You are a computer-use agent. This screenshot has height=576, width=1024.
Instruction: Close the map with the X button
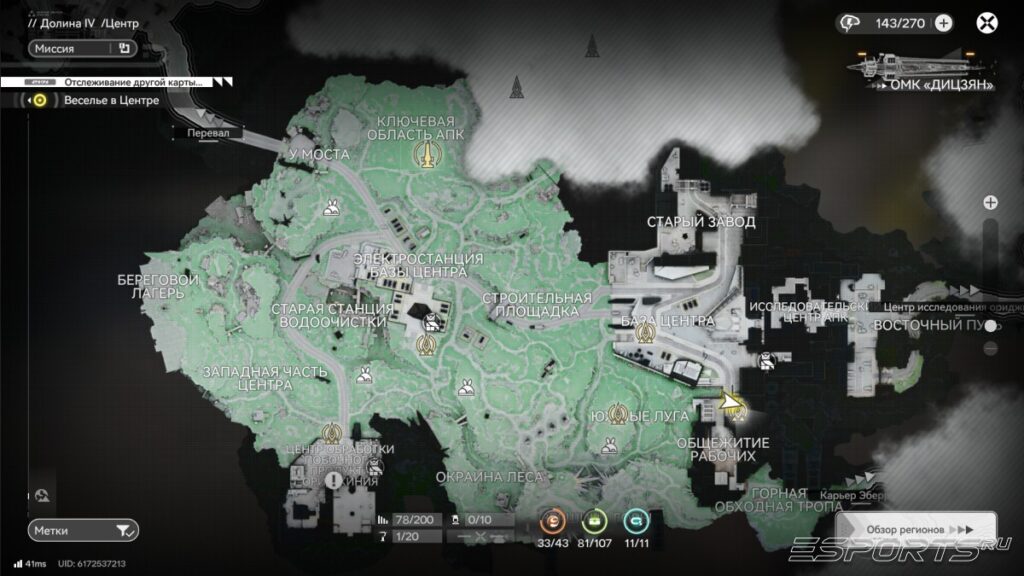pyautogui.click(x=987, y=23)
